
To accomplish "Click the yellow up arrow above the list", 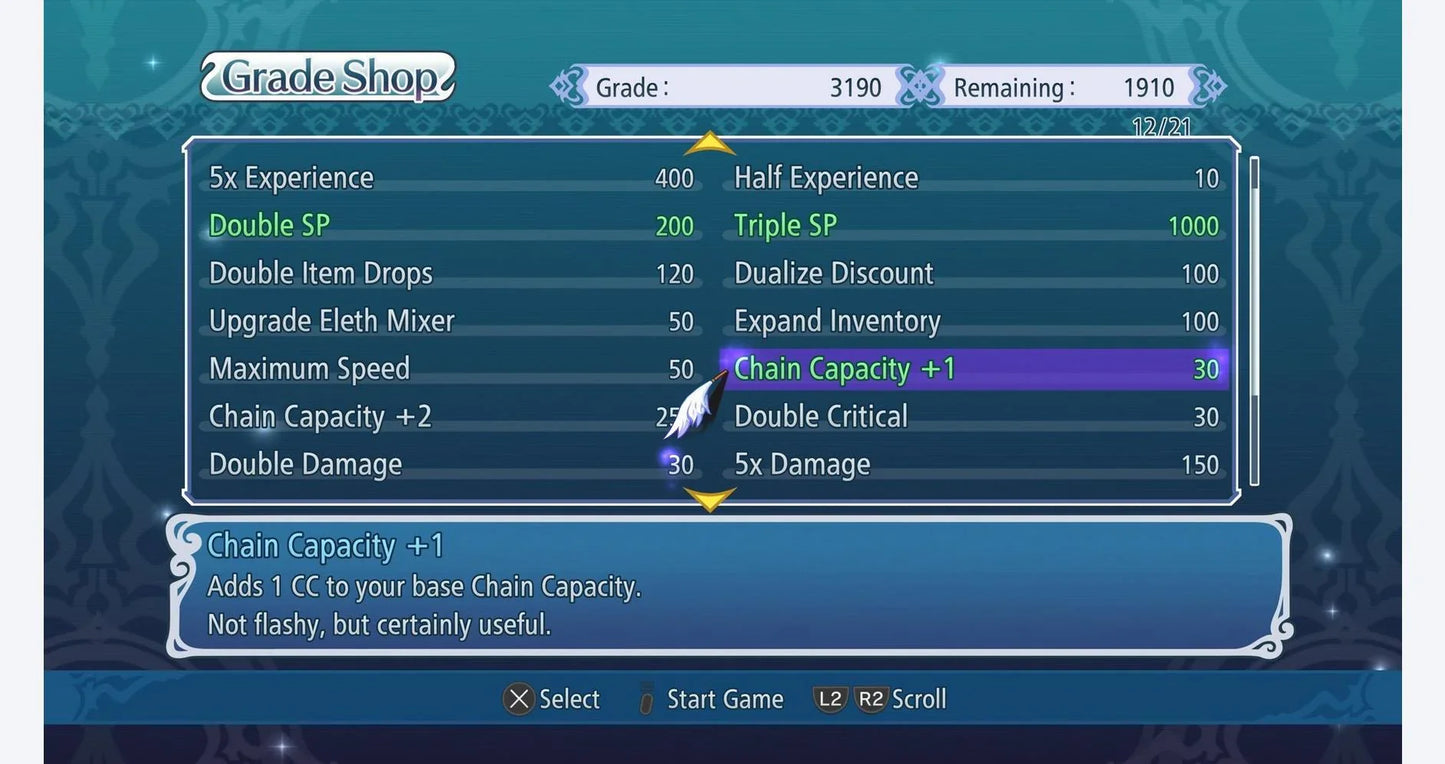I will coord(710,141).
